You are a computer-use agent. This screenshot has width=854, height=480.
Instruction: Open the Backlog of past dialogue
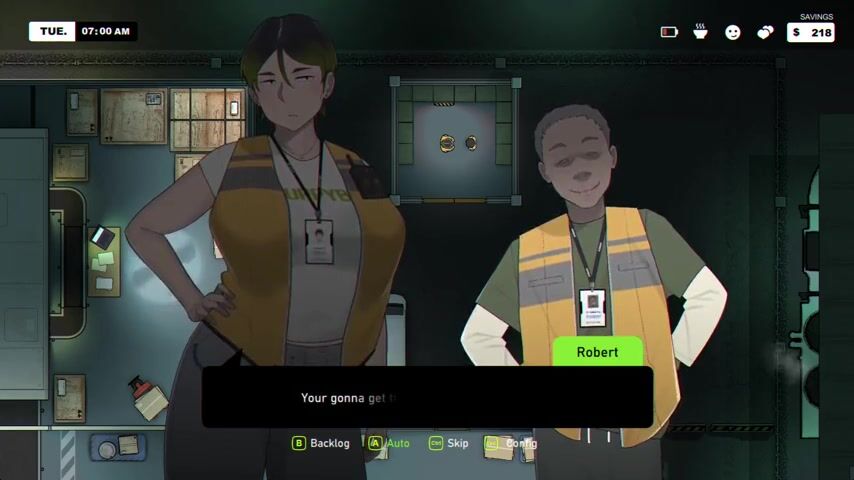(321, 443)
